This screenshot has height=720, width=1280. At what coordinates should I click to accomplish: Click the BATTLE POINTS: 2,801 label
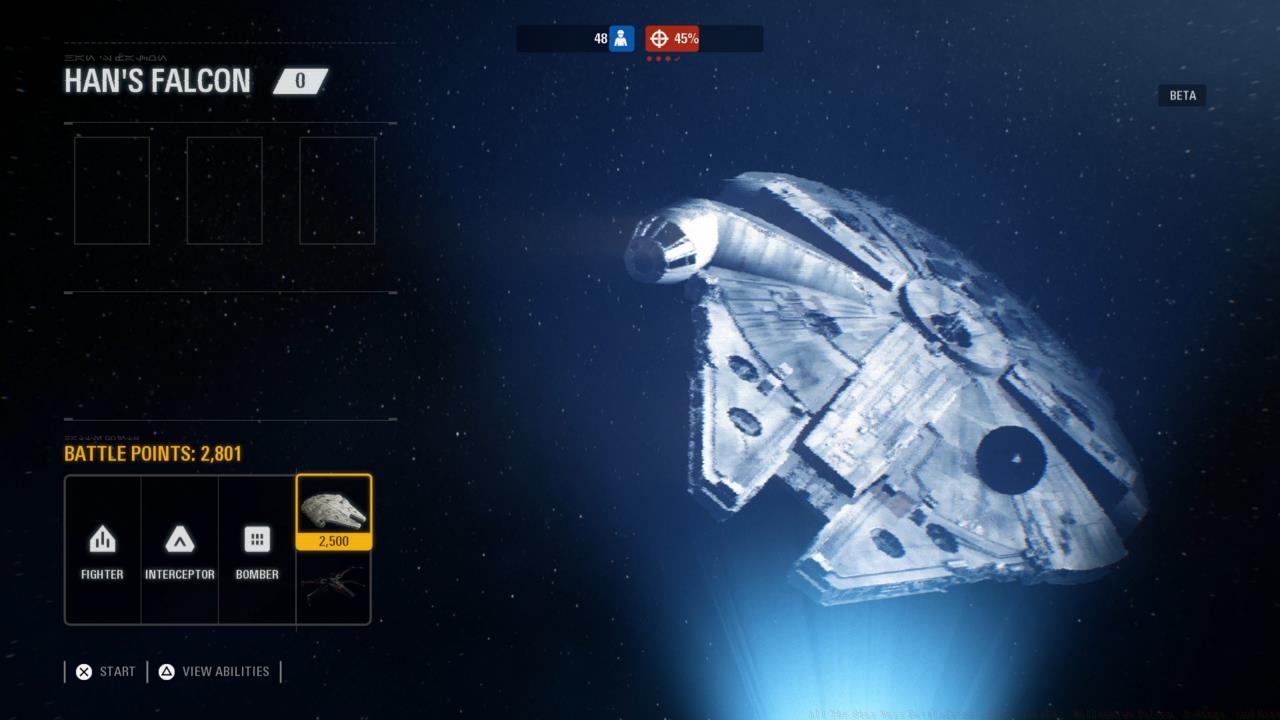[152, 454]
